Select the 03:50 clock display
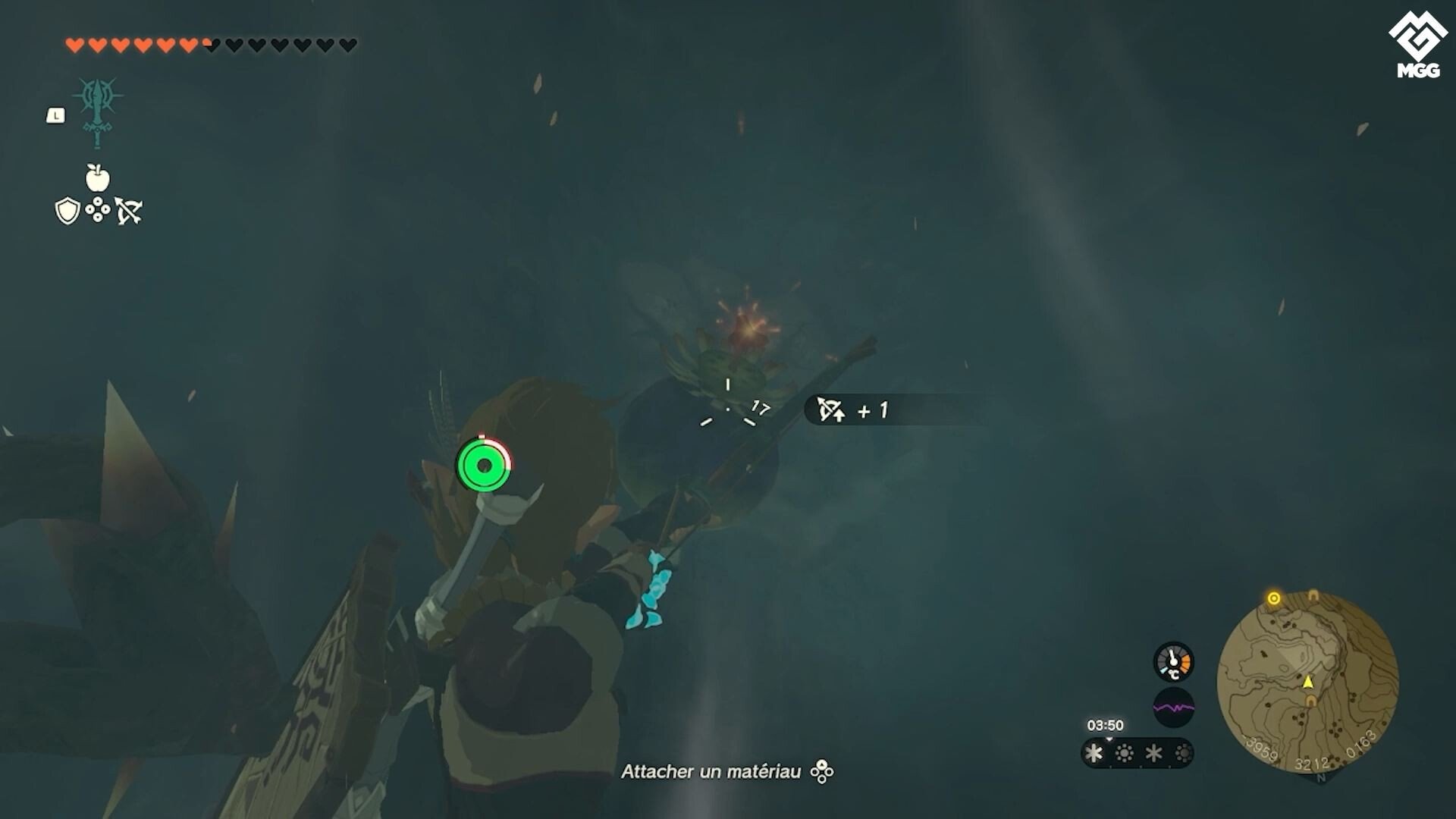Viewport: 1456px width, 819px height. tap(1105, 725)
